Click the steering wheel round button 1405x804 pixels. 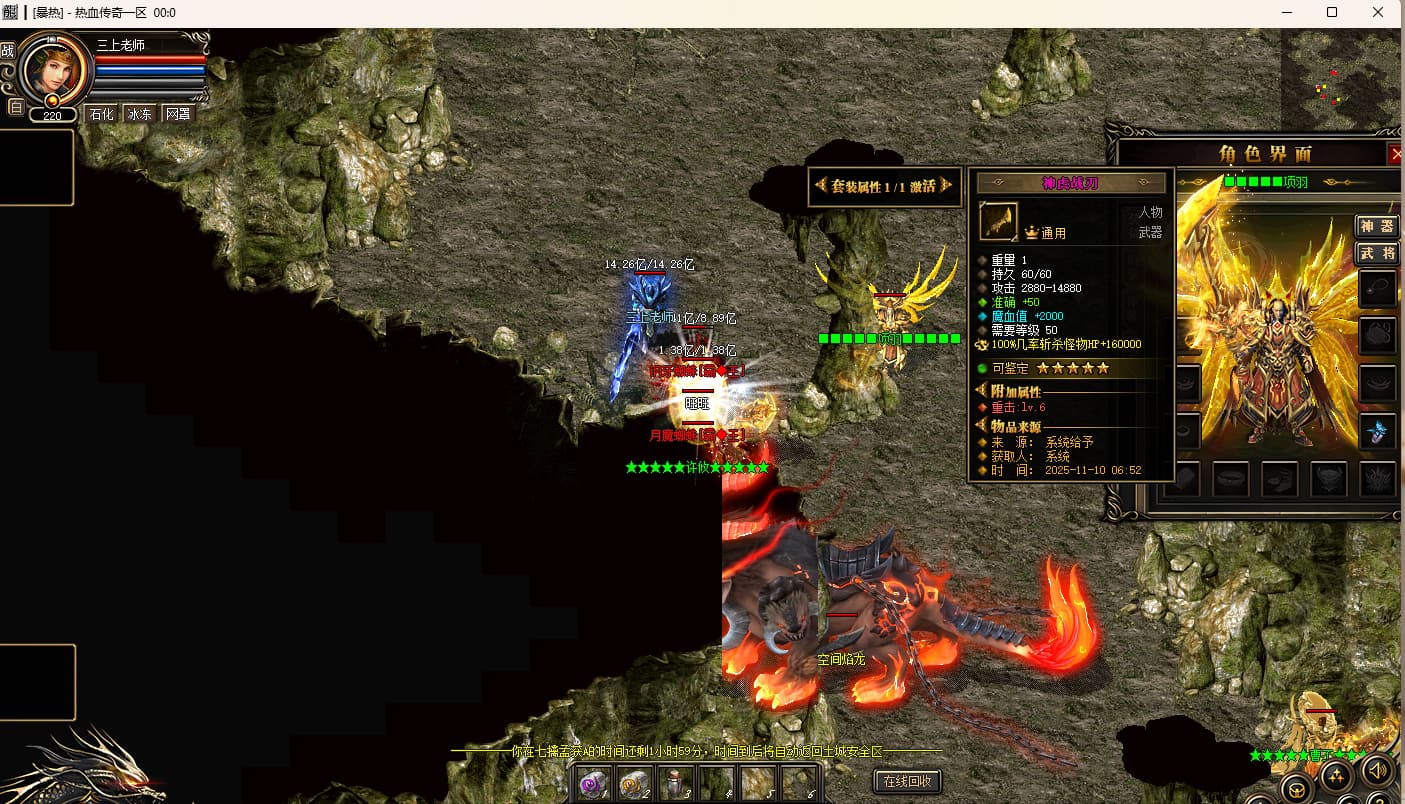click(x=1297, y=790)
